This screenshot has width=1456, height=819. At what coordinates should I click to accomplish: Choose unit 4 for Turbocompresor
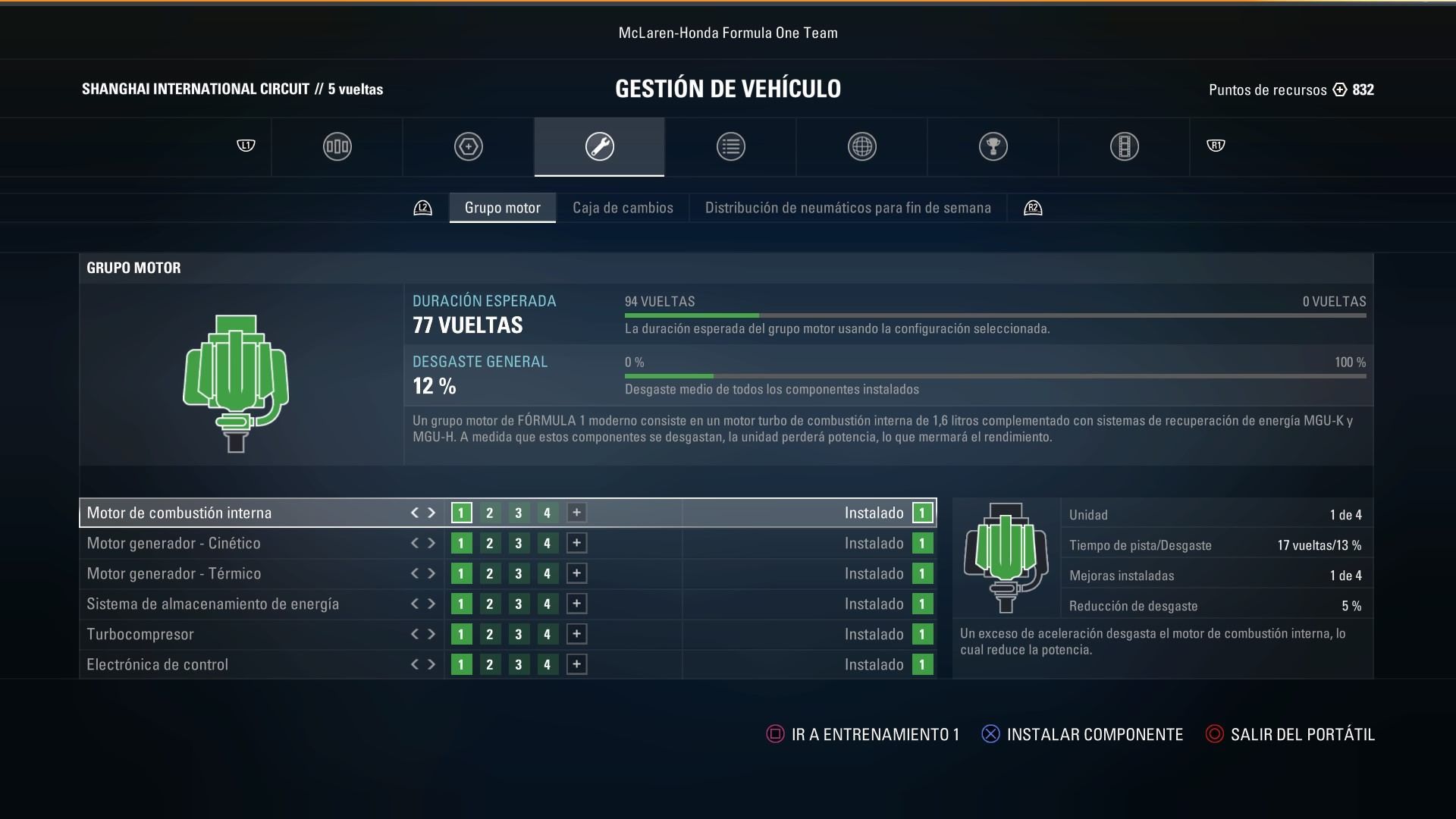click(x=547, y=634)
